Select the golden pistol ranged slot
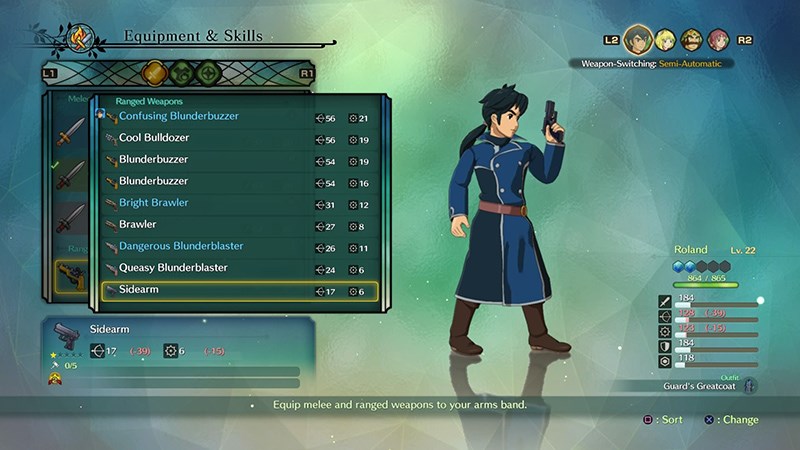This screenshot has height=450, width=800. [70, 277]
